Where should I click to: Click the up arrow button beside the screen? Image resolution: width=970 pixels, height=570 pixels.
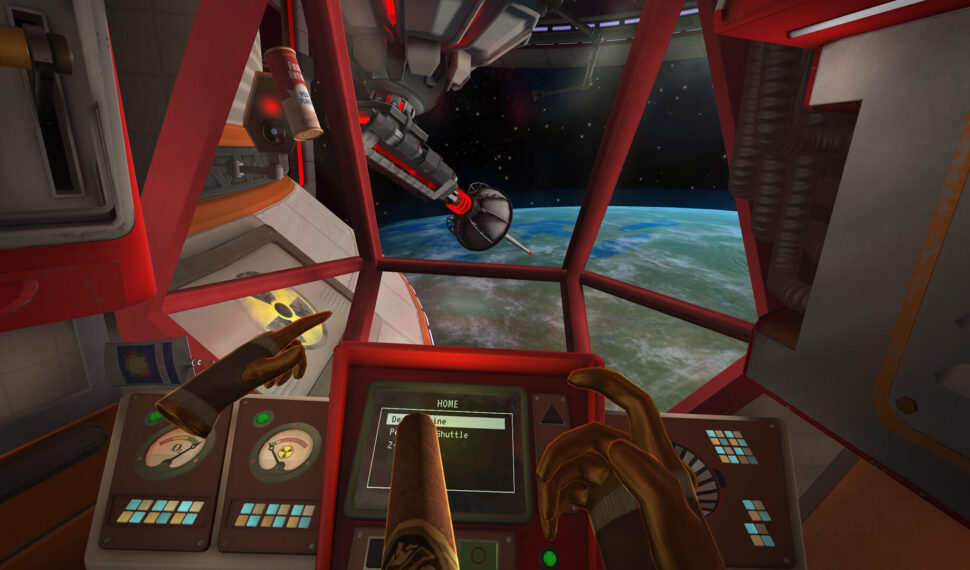(552, 412)
